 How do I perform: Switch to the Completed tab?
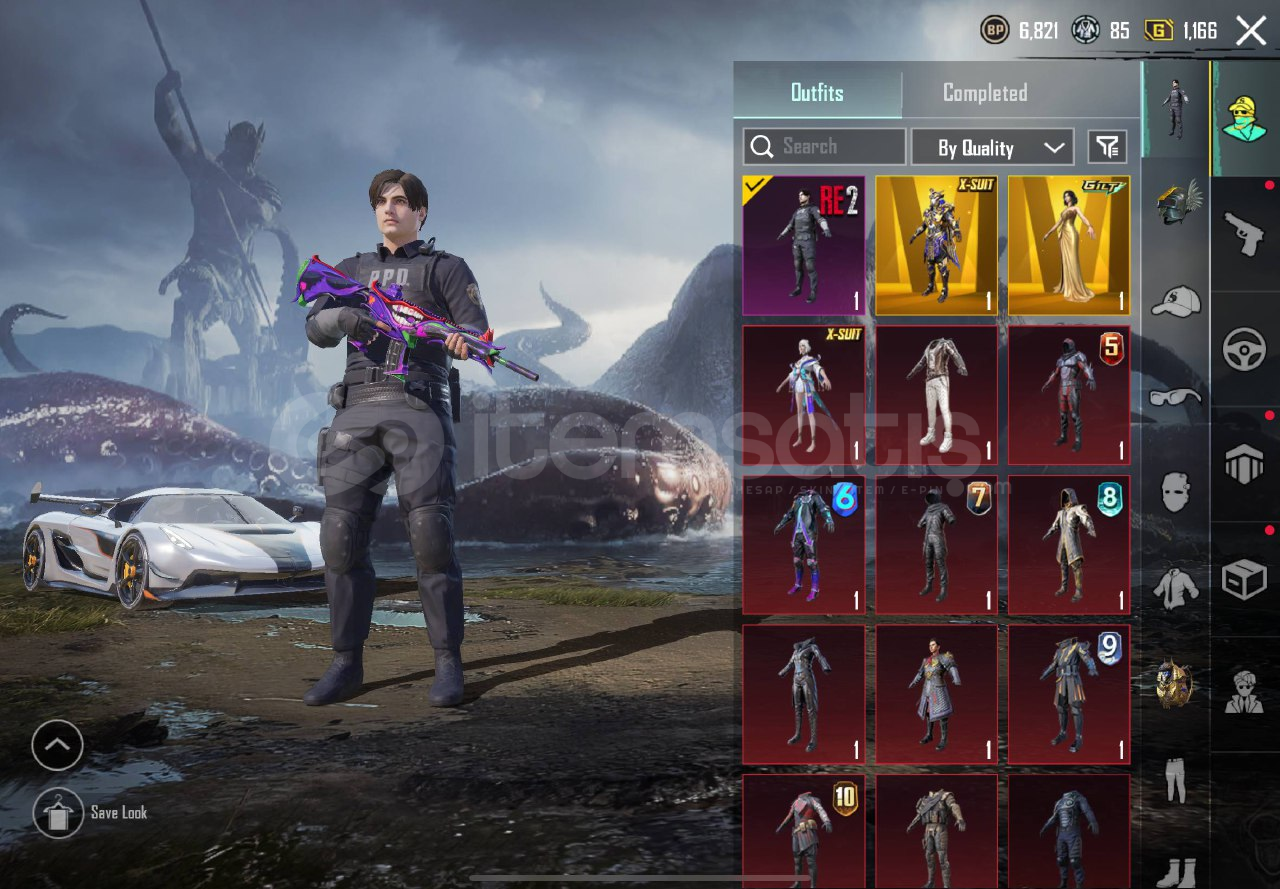click(x=985, y=93)
